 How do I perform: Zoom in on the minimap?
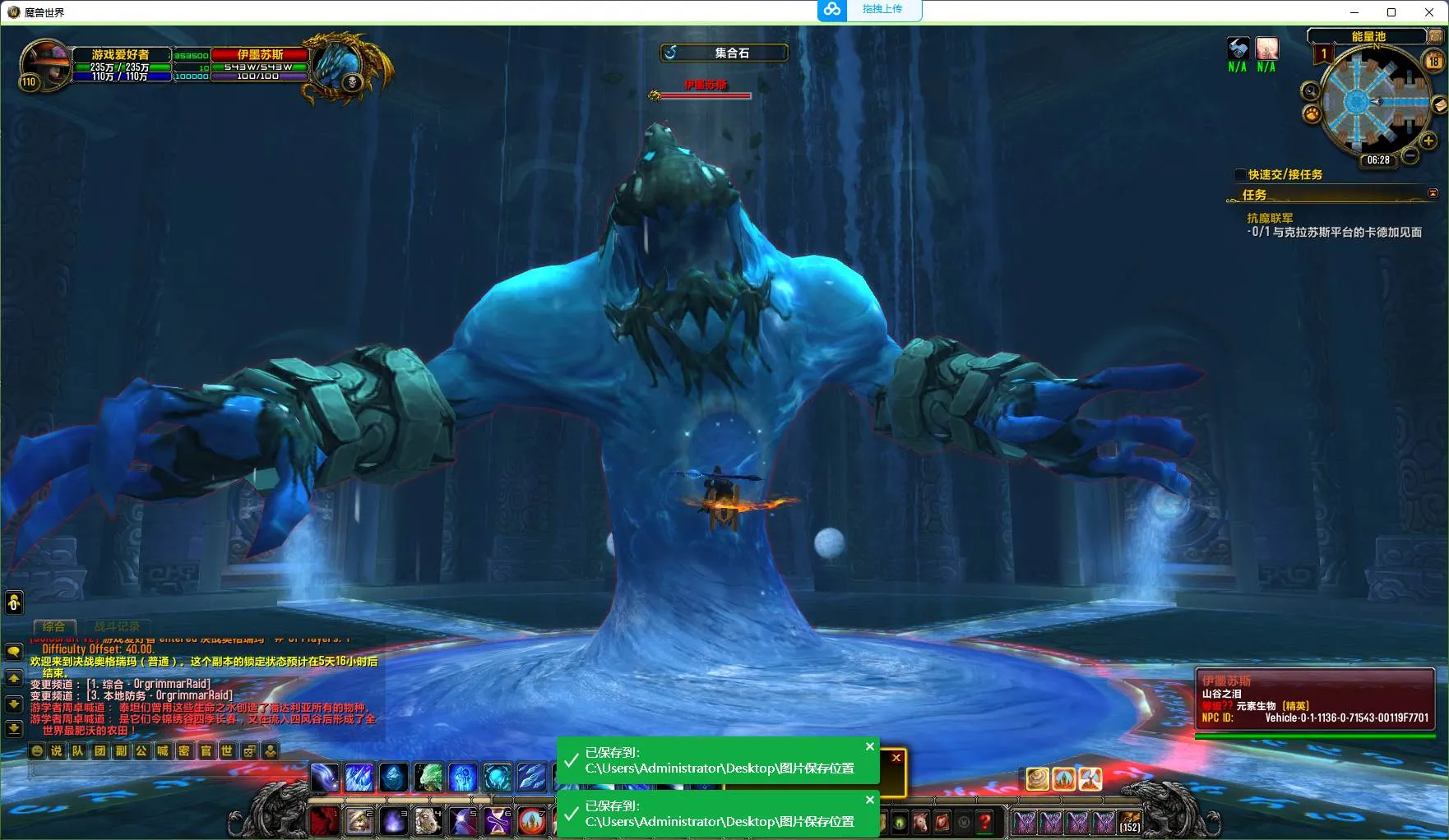click(1429, 141)
